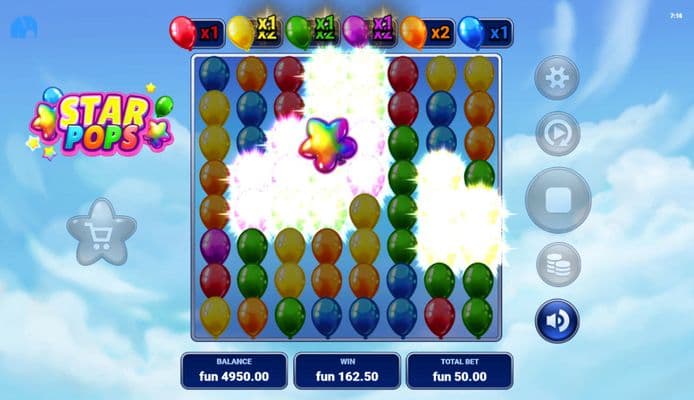Click the Total Bet panel
Image resolution: width=694 pixels, height=400 pixels.
pos(459,370)
